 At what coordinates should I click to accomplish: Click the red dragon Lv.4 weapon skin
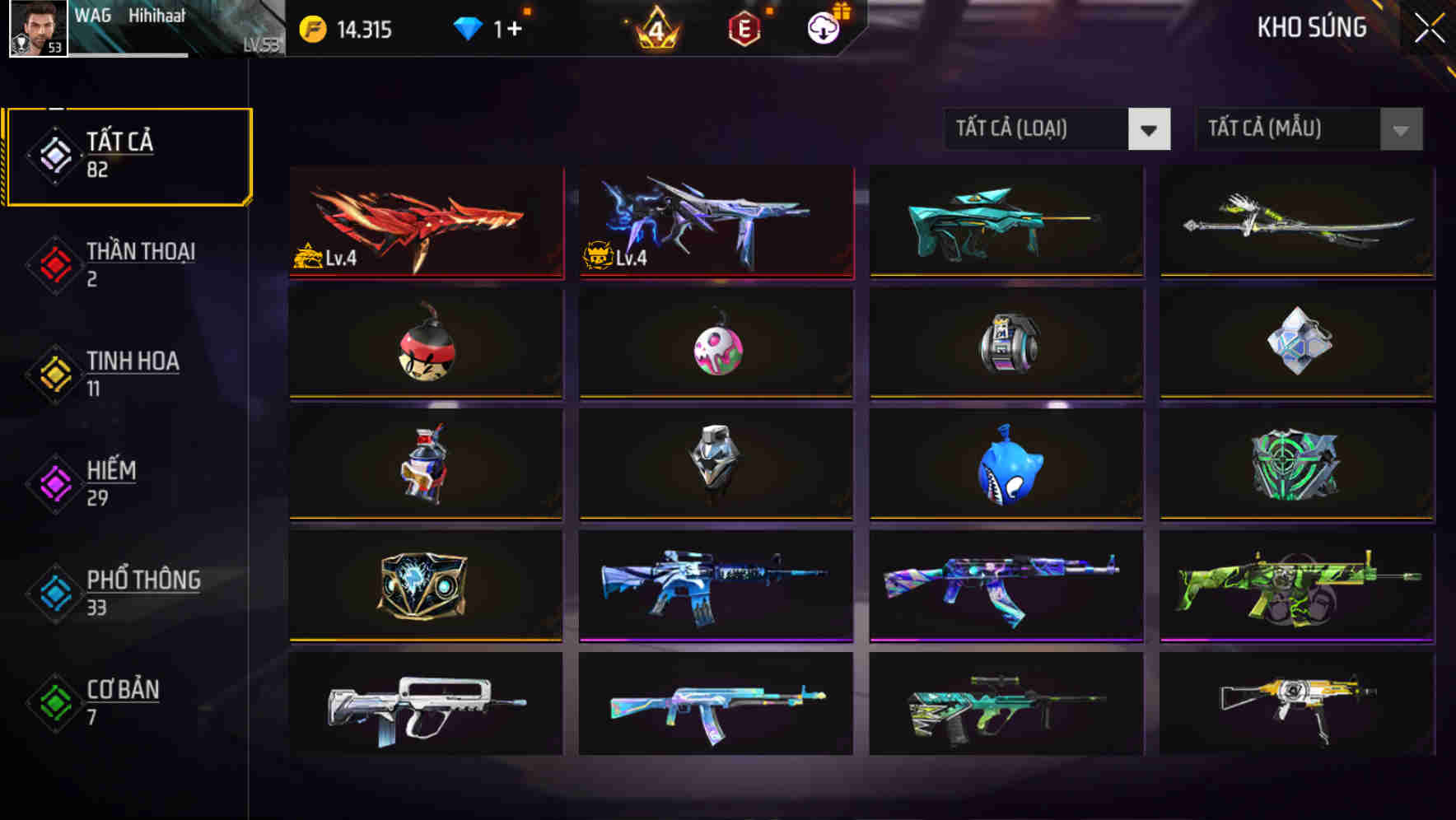[x=425, y=222]
